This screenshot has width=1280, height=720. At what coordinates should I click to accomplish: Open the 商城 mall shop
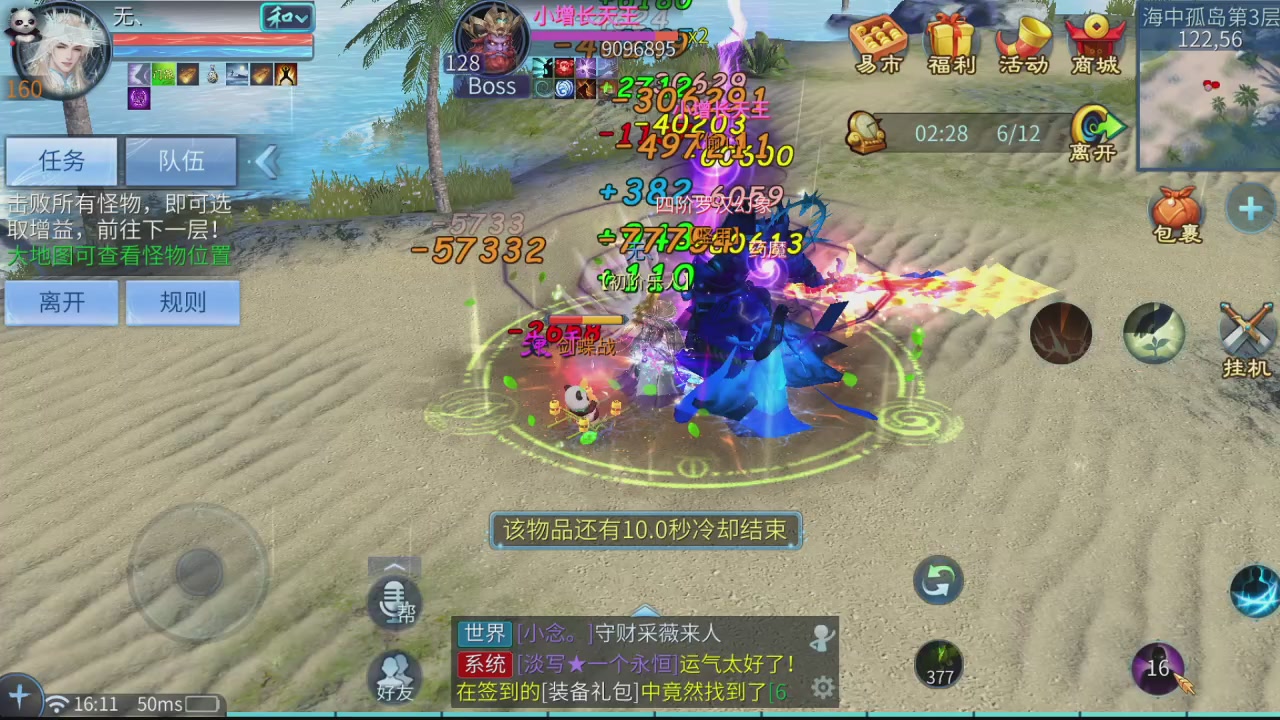[1094, 45]
